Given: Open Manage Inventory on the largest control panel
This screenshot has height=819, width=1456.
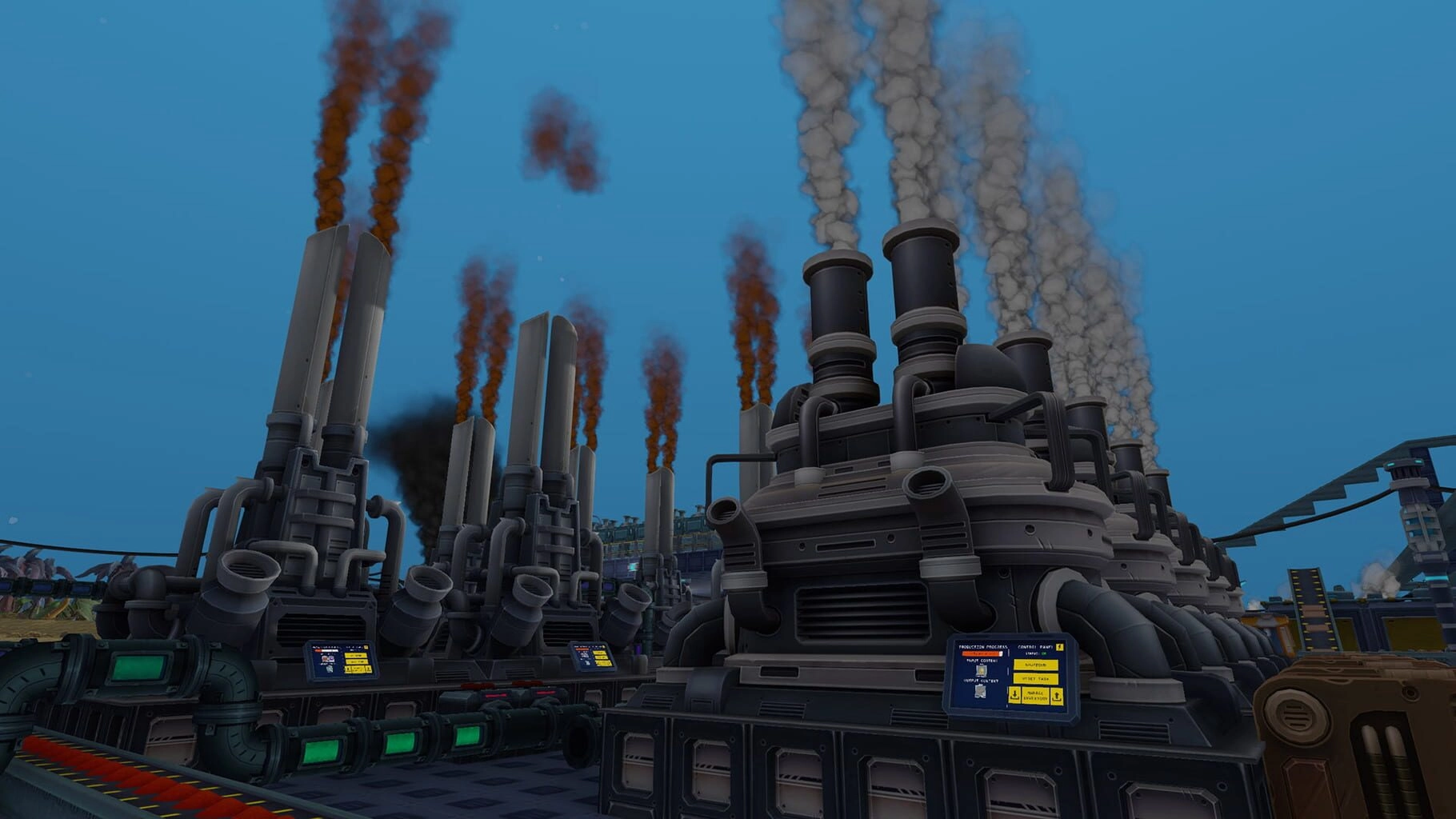Looking at the screenshot, I should coord(1035,696).
